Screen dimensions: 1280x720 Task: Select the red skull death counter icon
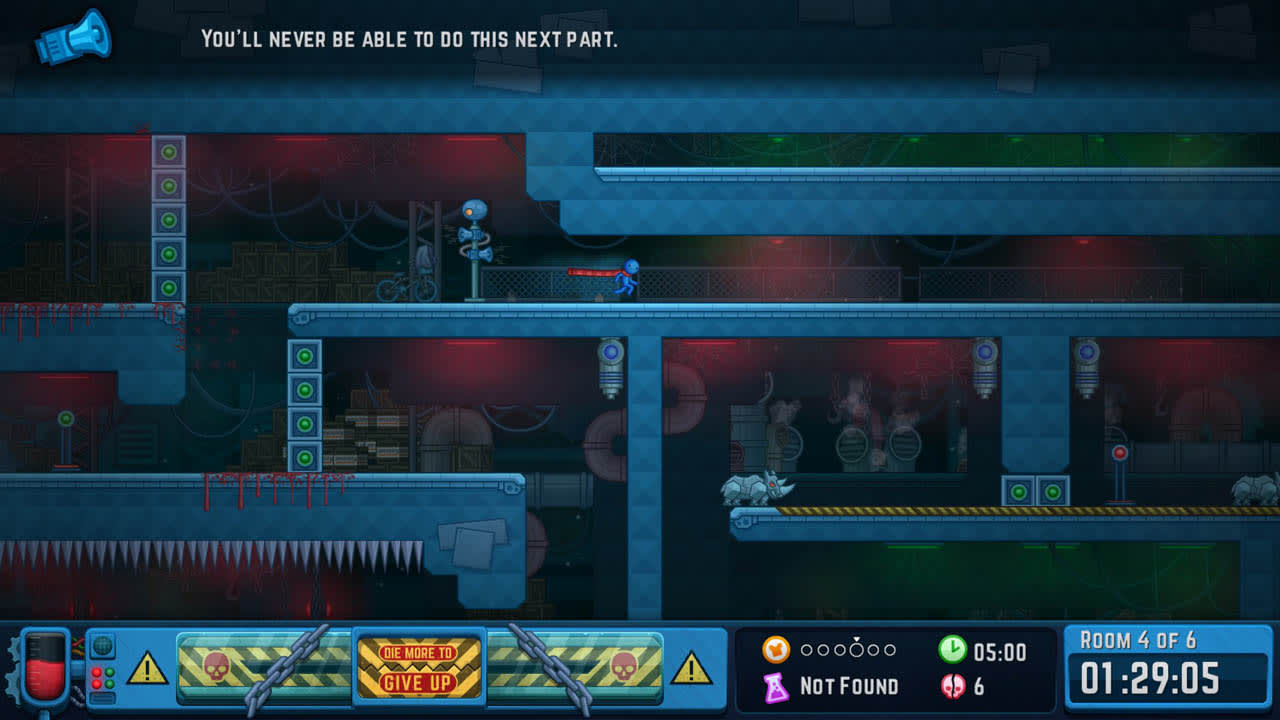(x=951, y=687)
